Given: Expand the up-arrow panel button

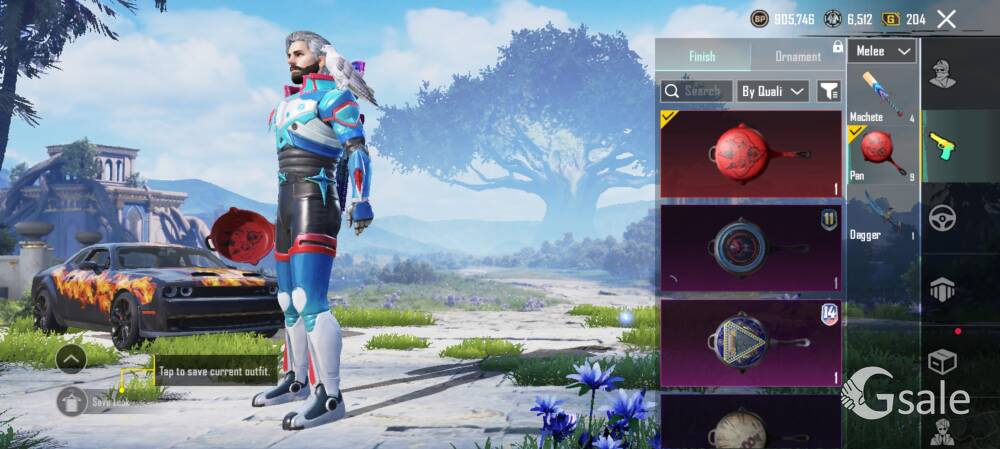Looking at the screenshot, I should pos(71,358).
